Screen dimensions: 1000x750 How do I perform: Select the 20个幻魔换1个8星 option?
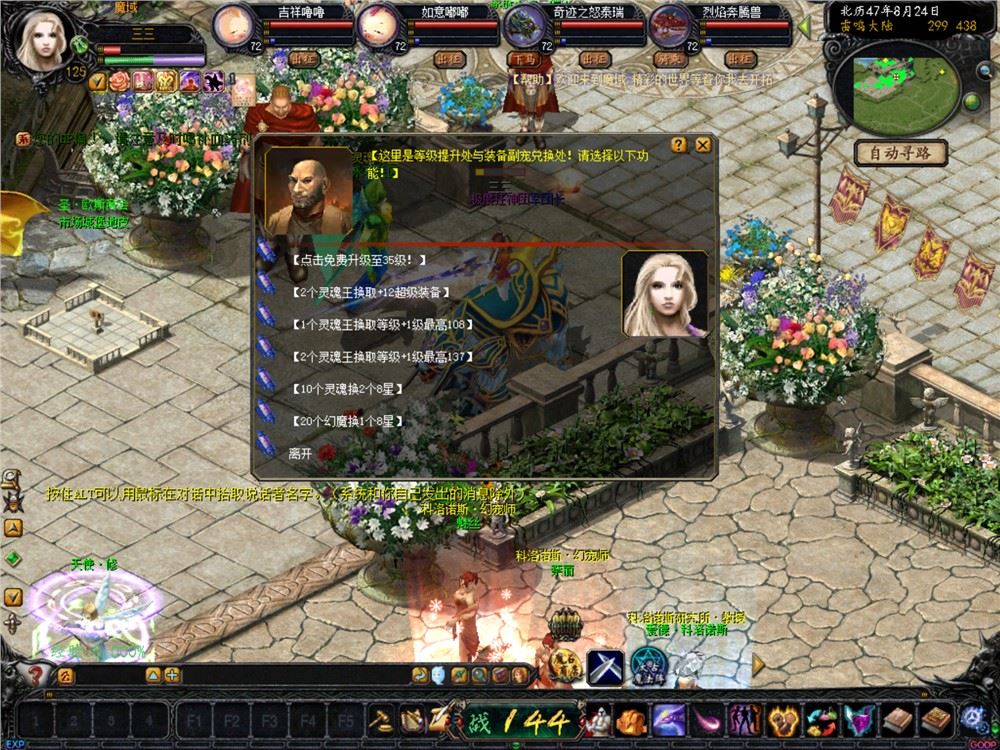click(x=345, y=421)
